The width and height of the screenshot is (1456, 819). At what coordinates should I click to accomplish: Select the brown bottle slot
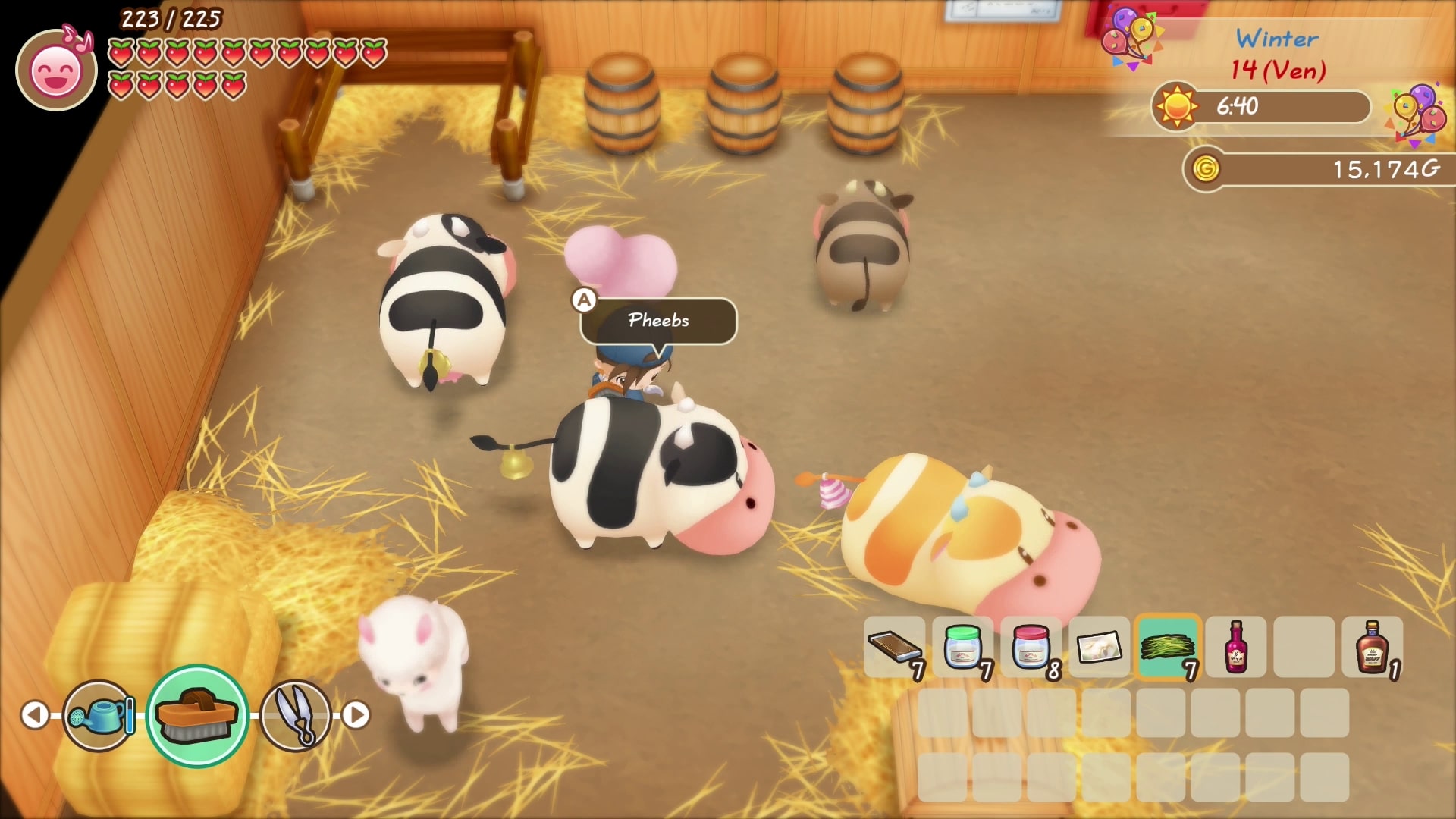click(x=1372, y=647)
